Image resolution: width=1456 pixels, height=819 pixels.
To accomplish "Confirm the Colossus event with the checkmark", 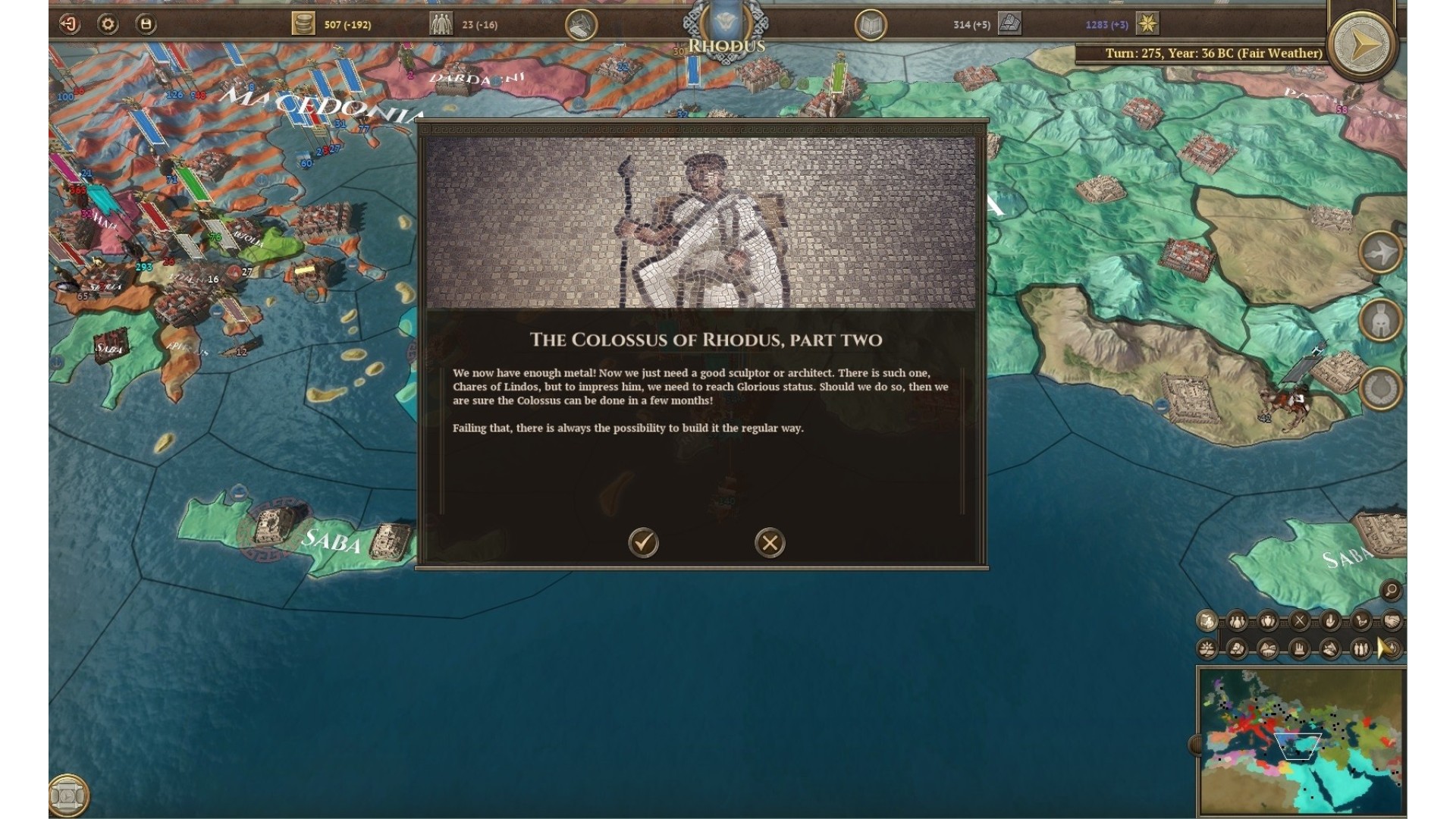I will pos(643,543).
